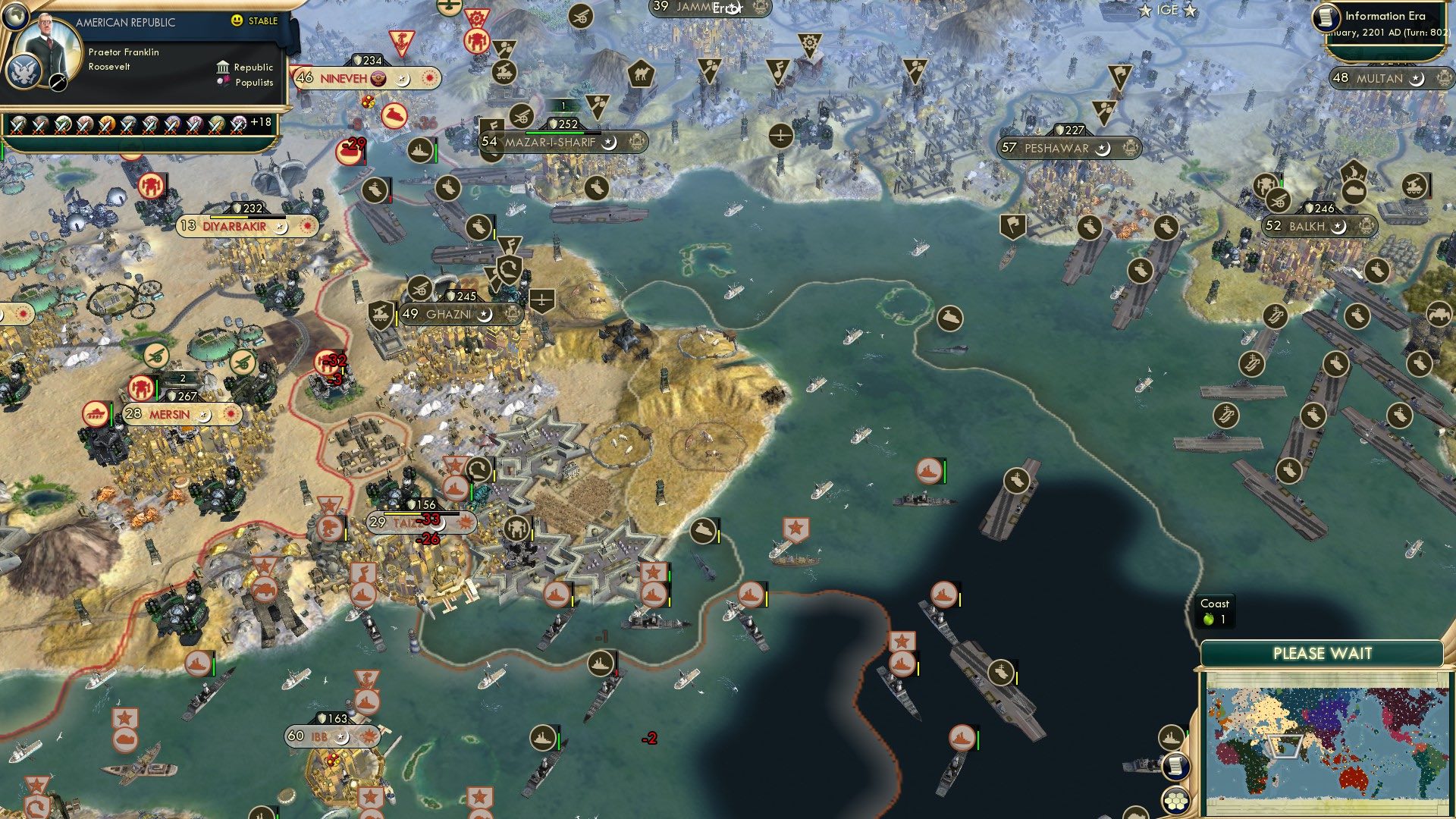Click the Stable stability indicator
1456x819 pixels.
(255, 21)
